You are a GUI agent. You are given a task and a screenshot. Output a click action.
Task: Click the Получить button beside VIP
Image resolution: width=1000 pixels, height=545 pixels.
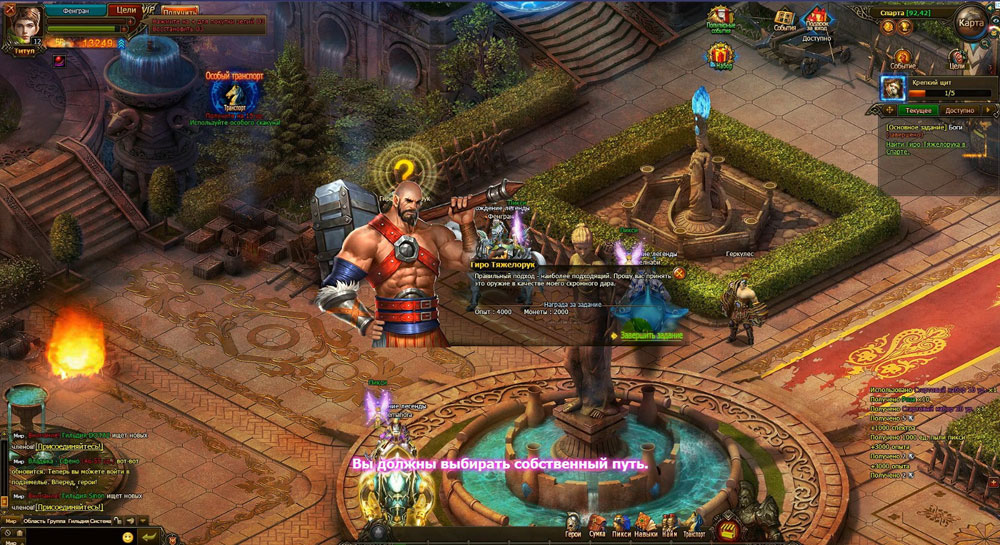point(179,11)
